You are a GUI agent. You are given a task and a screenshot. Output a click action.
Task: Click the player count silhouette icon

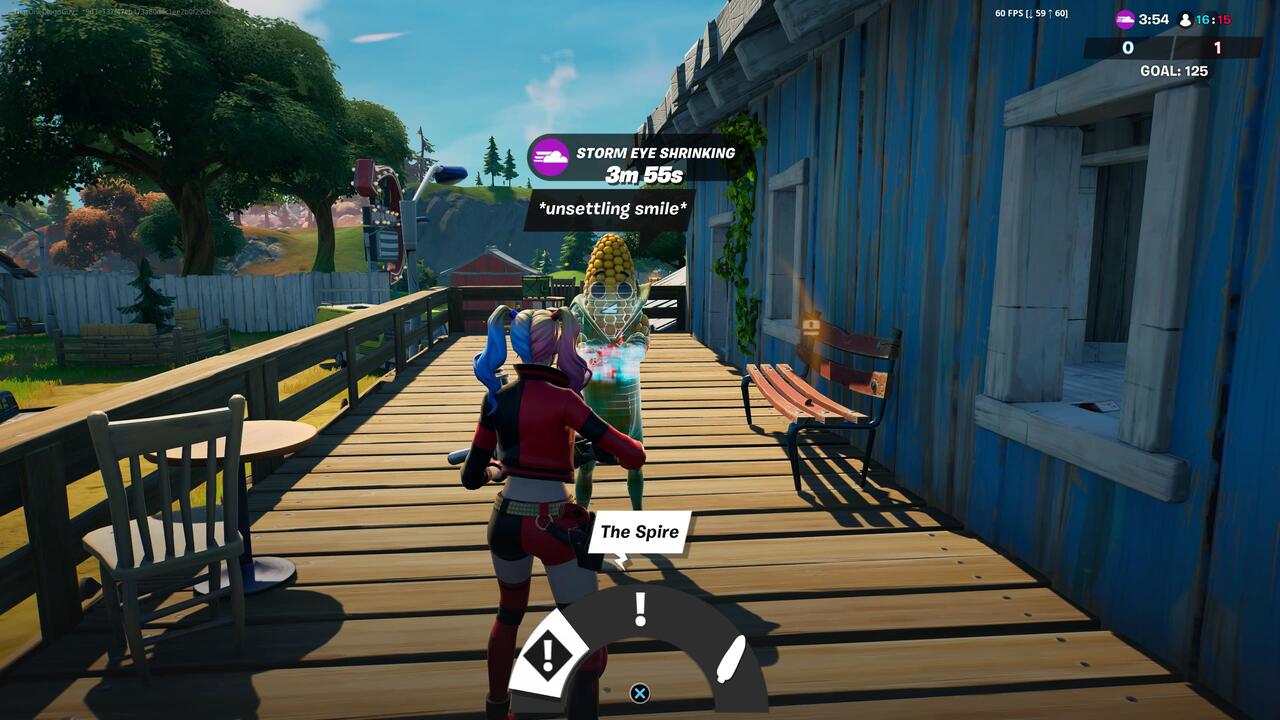point(1186,18)
